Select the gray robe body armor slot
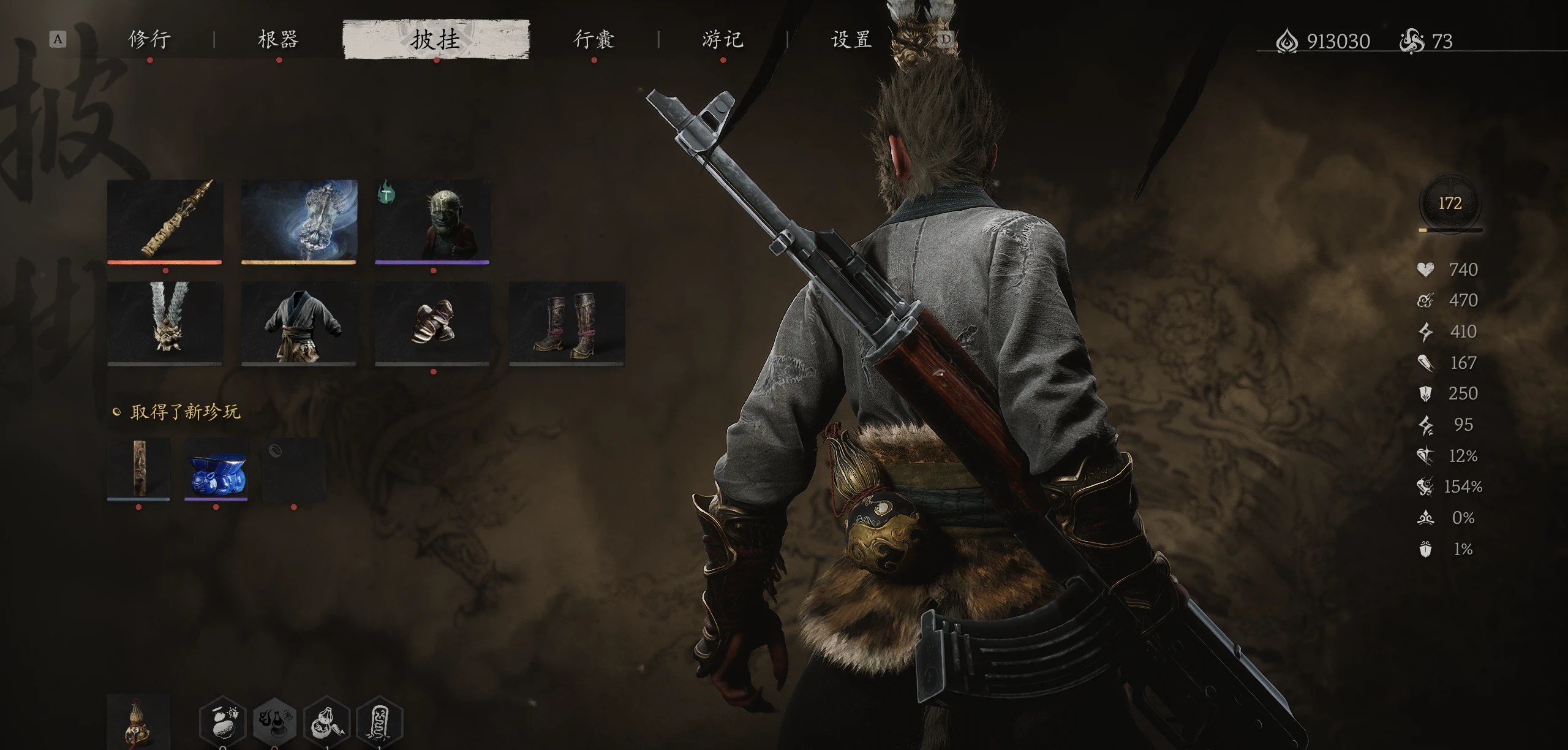1568x750 pixels. 299,323
